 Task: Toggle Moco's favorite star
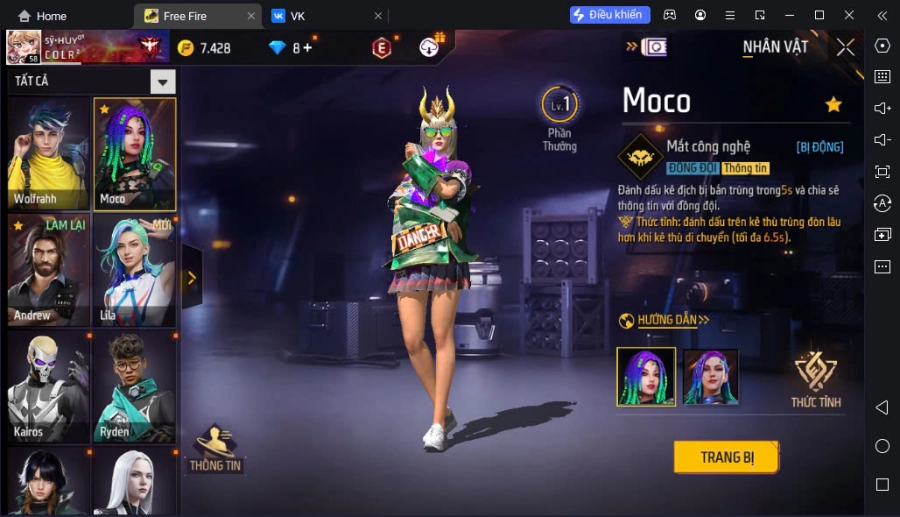coord(833,104)
